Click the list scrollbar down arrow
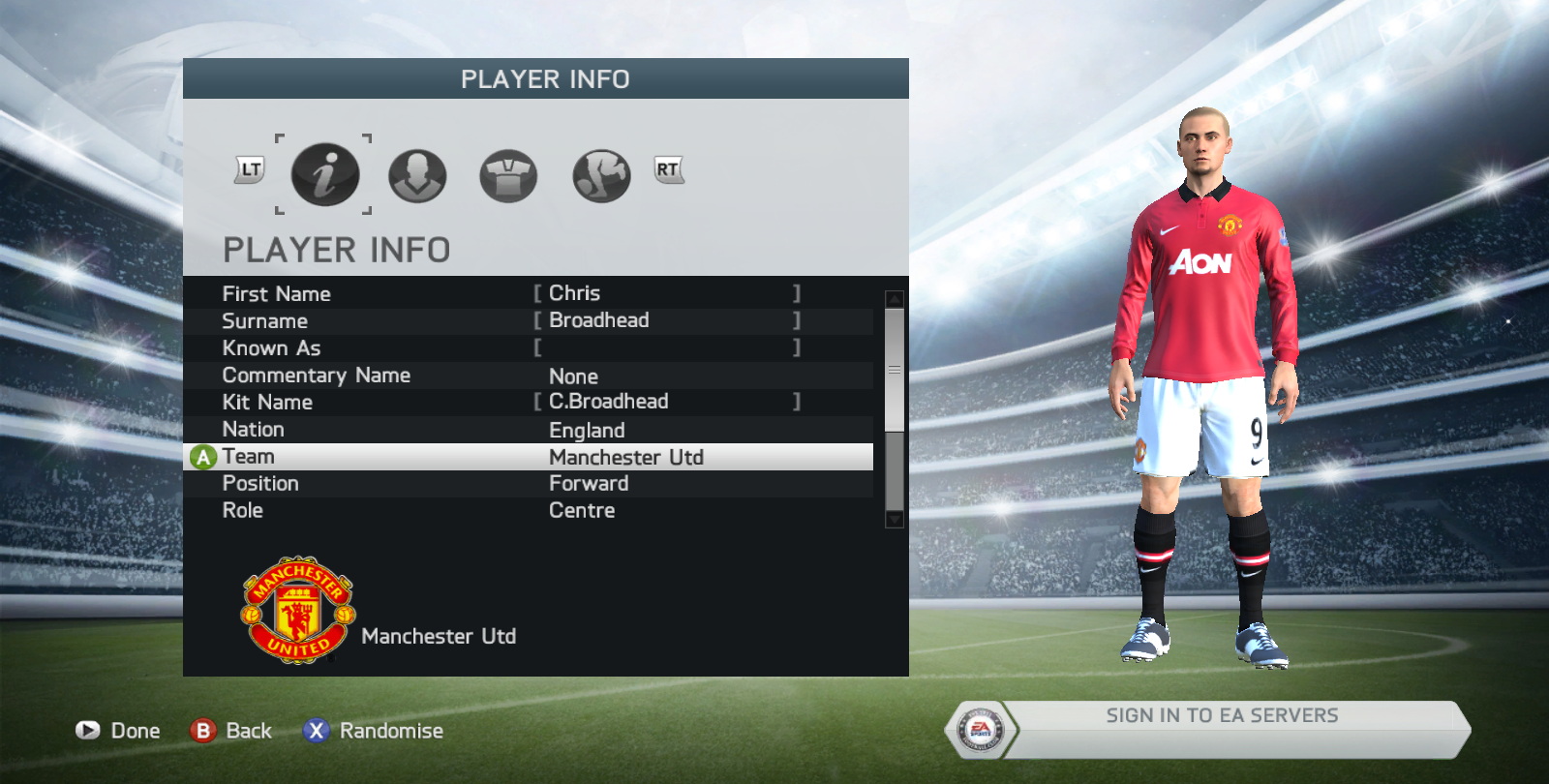This screenshot has width=1549, height=784. [895, 520]
